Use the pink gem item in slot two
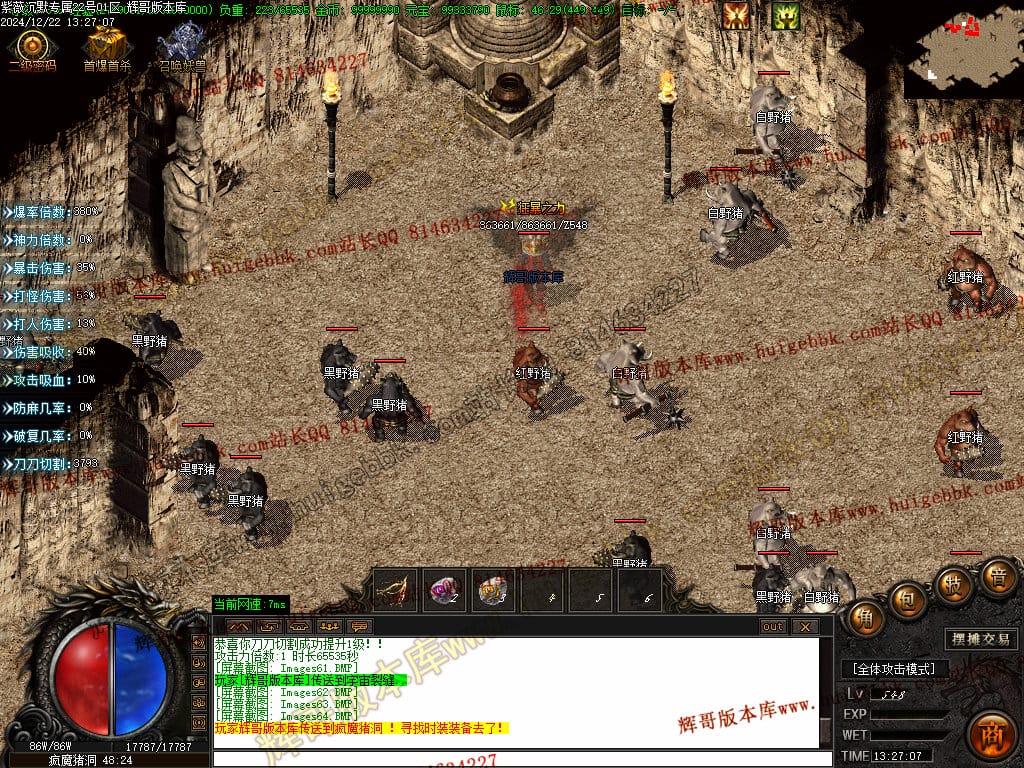Viewport: 1024px width, 768px height. click(444, 590)
